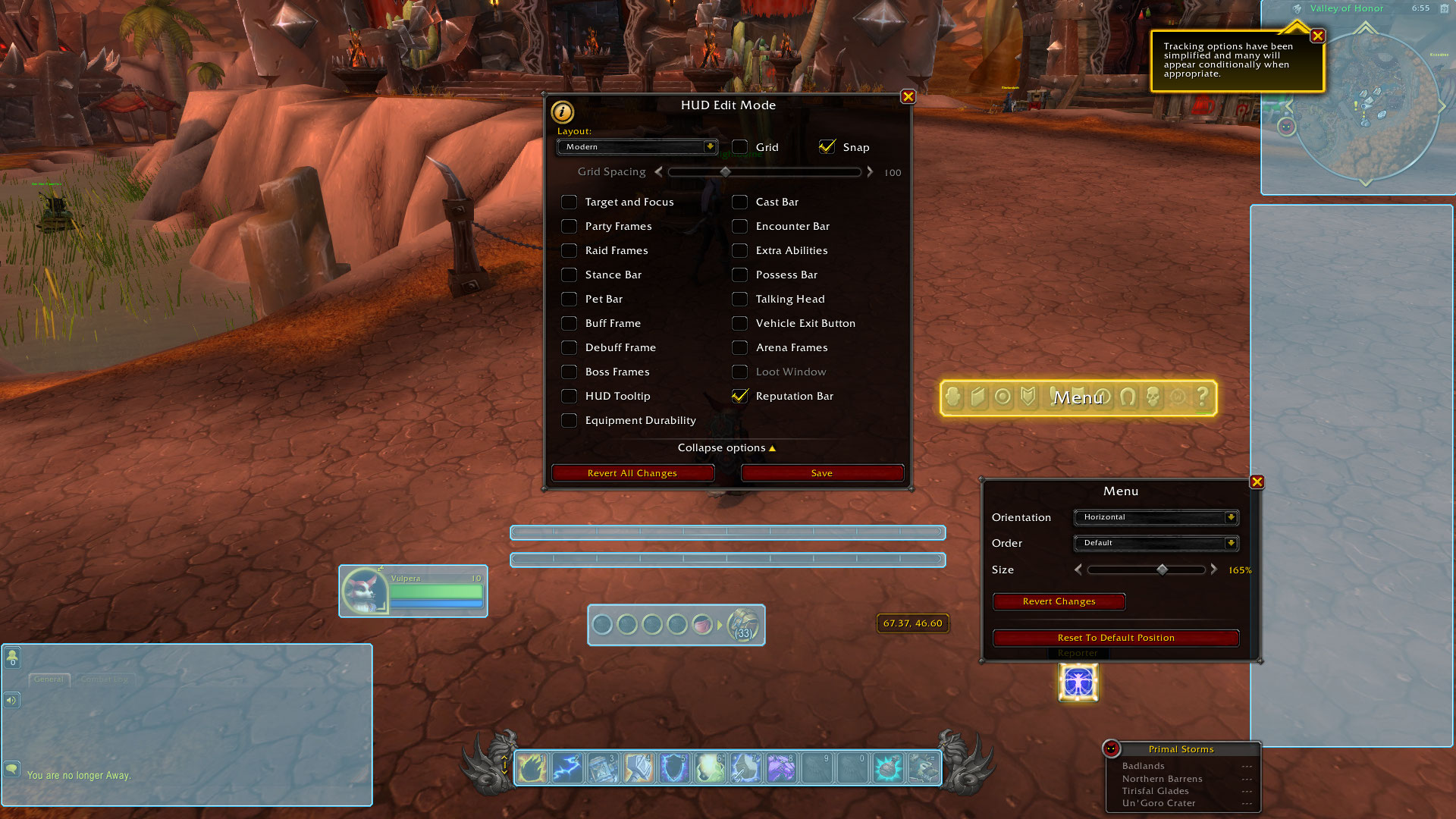The height and width of the screenshot is (819, 1456).
Task: Close the Menu settings panel
Action: coord(1257,482)
